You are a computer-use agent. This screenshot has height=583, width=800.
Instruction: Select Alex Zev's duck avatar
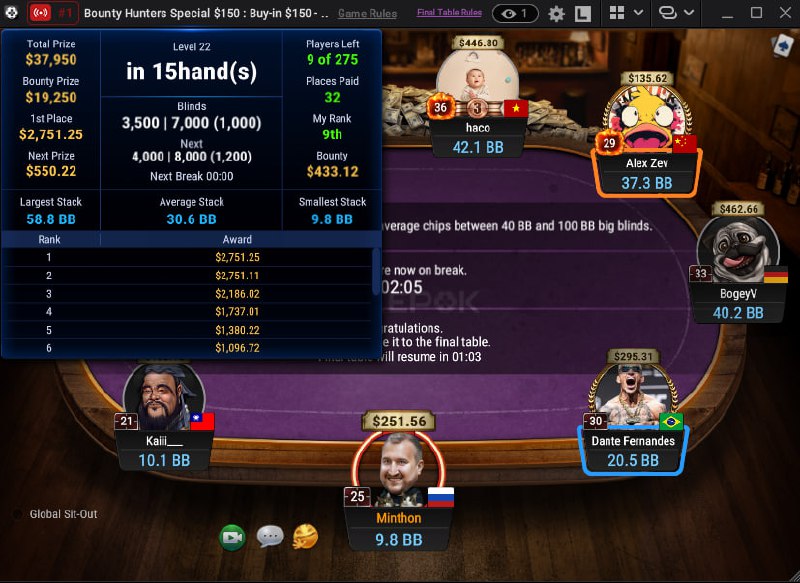tap(645, 120)
